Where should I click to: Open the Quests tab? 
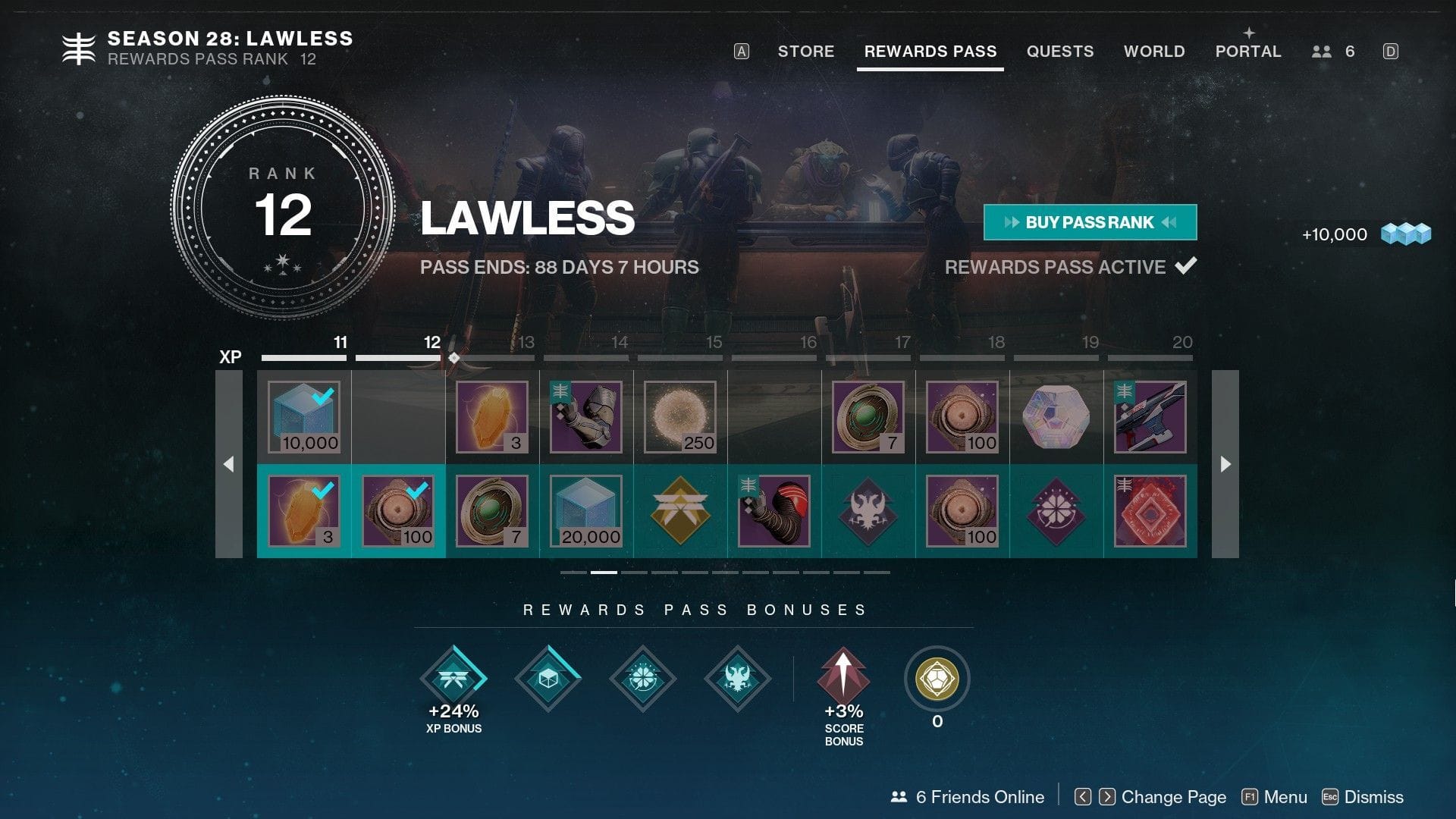tap(1060, 51)
